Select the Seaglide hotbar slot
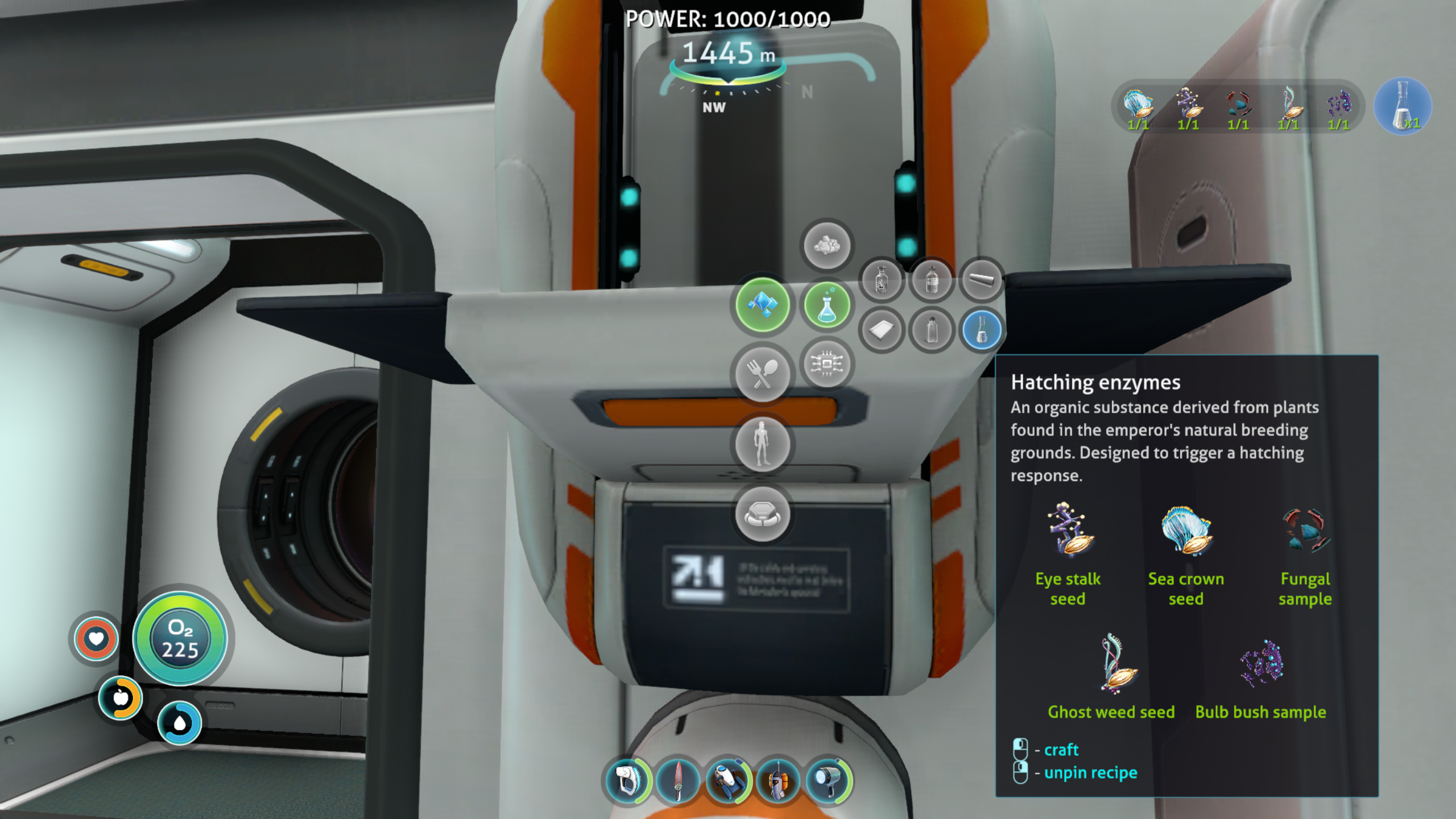The height and width of the screenshot is (819, 1456). pyautogui.click(x=728, y=780)
